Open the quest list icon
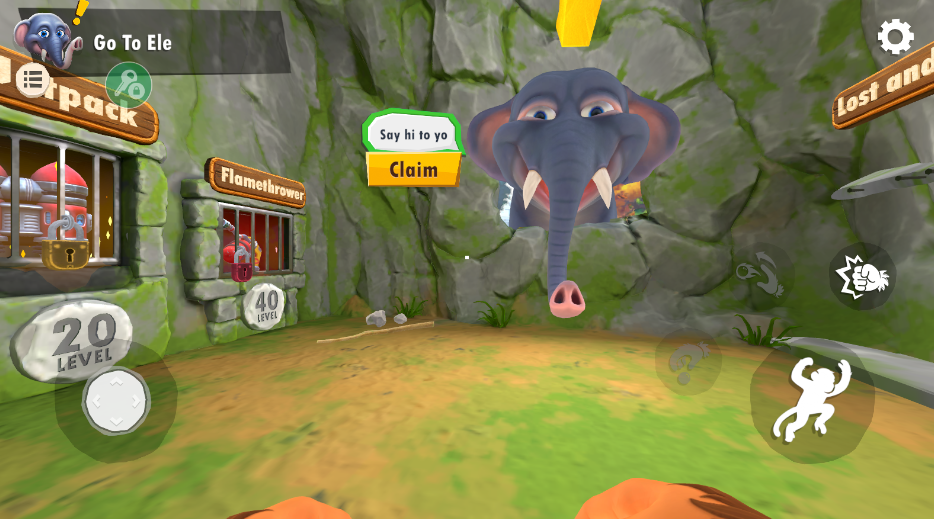This screenshot has height=519, width=934. click(x=33, y=79)
